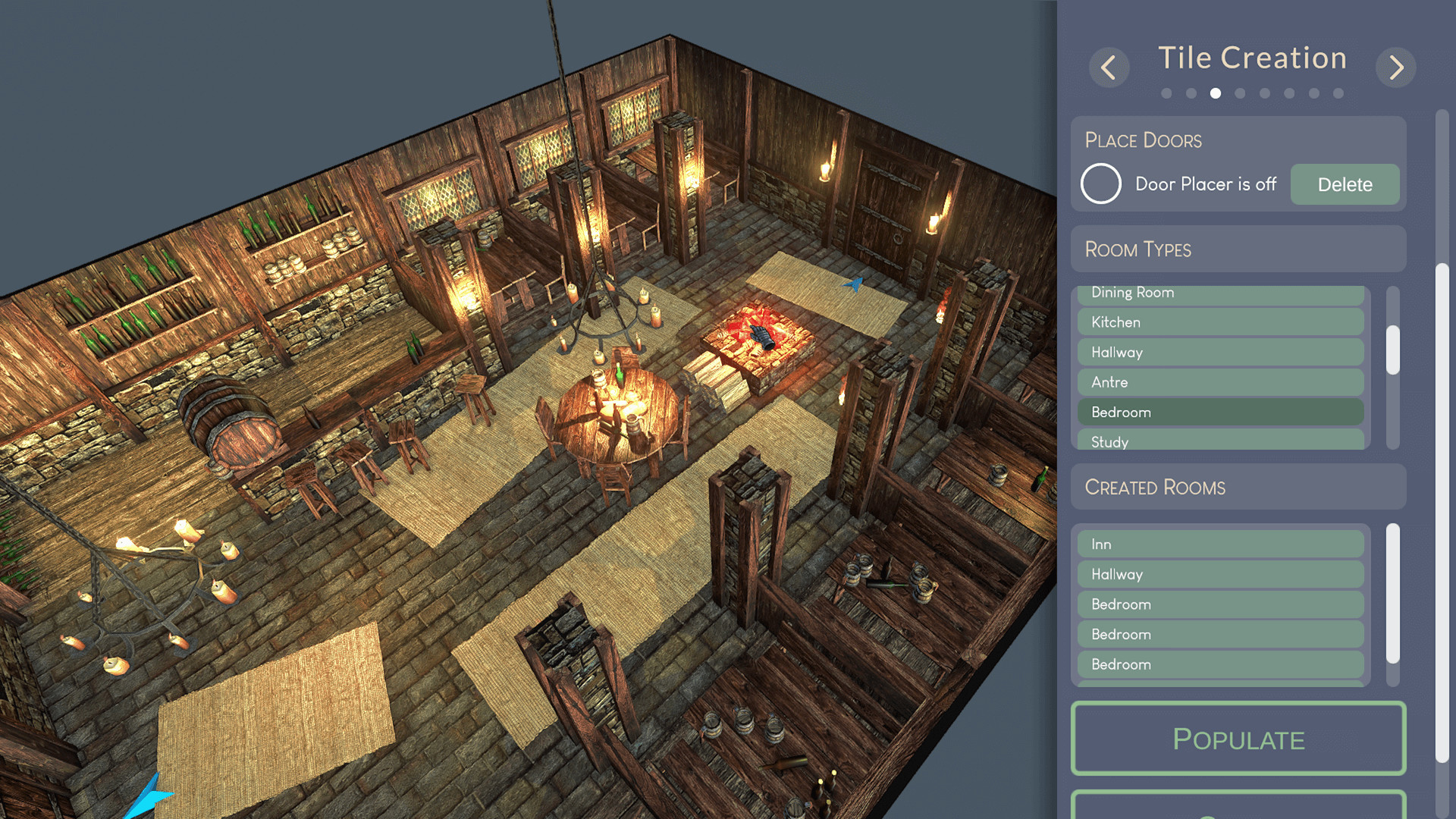Click the first page indicator dot
Viewport: 1456px width, 819px height.
coord(1168,93)
